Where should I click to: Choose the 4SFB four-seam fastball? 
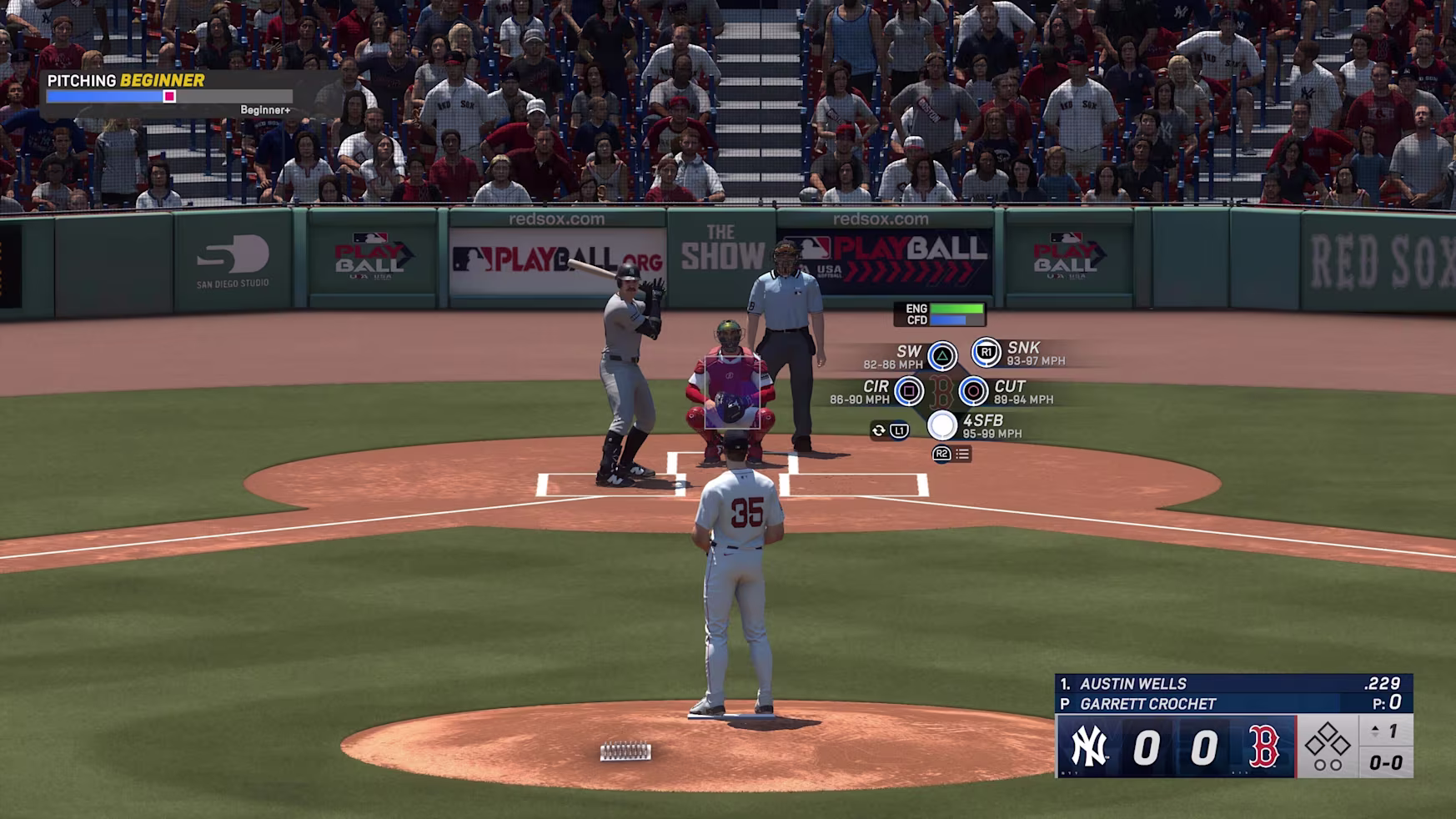[942, 425]
